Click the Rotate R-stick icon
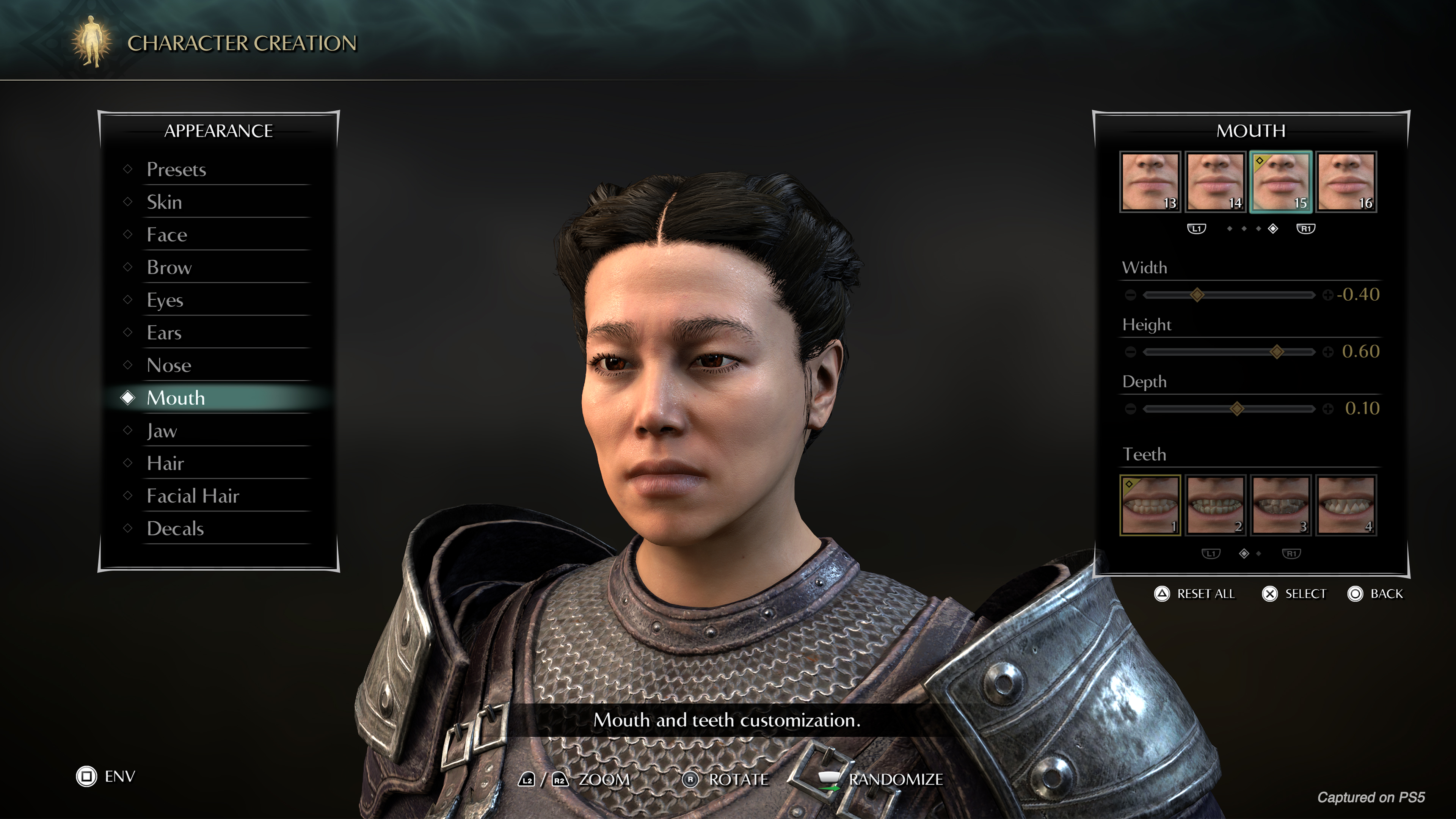Image resolution: width=1456 pixels, height=819 pixels. (x=691, y=779)
